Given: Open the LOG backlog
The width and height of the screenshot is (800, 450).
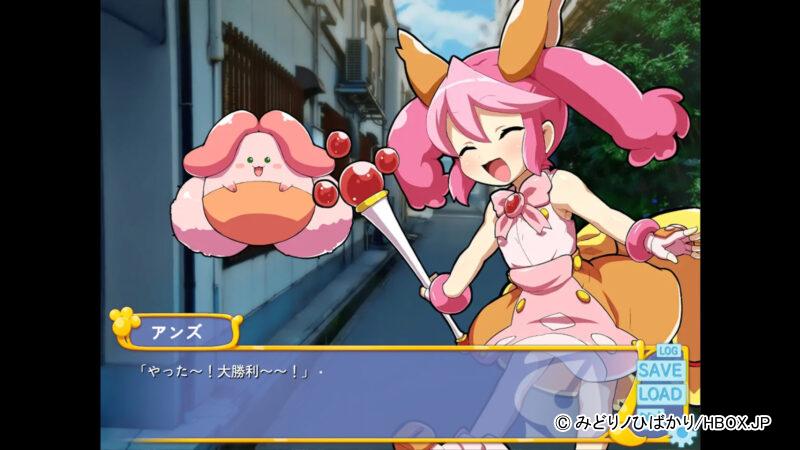Looking at the screenshot, I should point(668,352).
